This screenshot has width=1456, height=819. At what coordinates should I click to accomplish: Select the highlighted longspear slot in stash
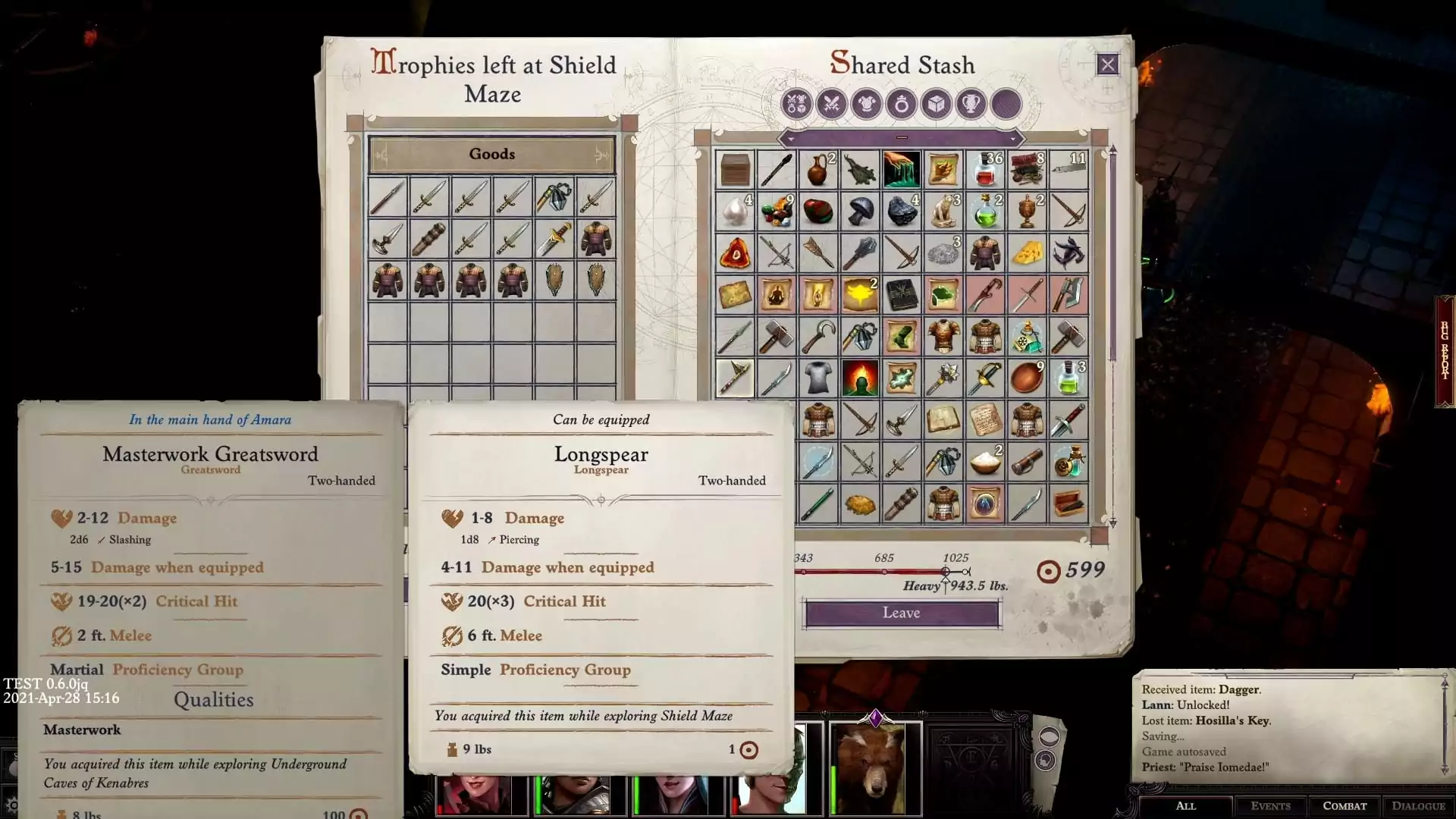[735, 378]
